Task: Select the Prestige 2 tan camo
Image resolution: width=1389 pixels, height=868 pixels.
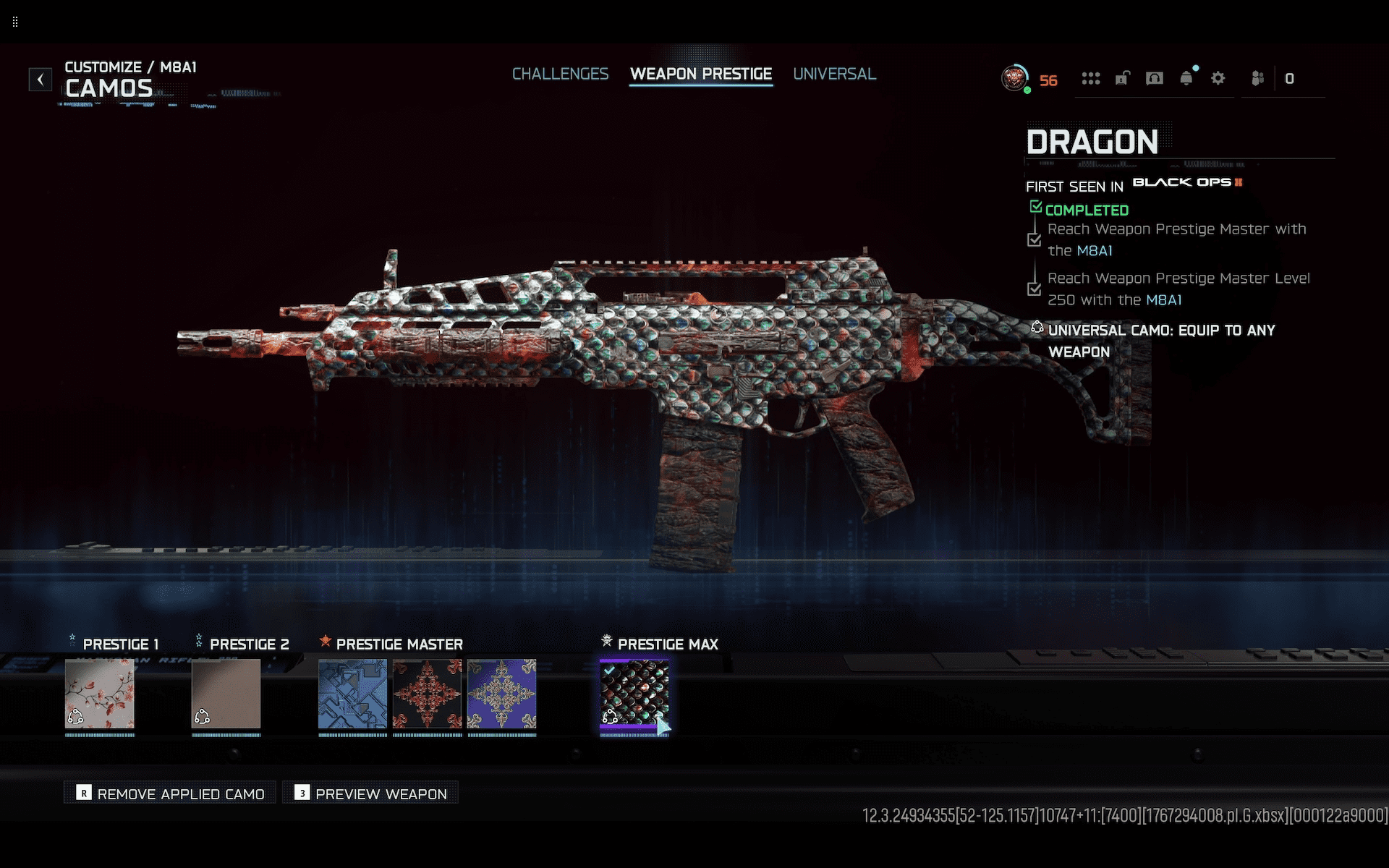Action: [x=226, y=693]
